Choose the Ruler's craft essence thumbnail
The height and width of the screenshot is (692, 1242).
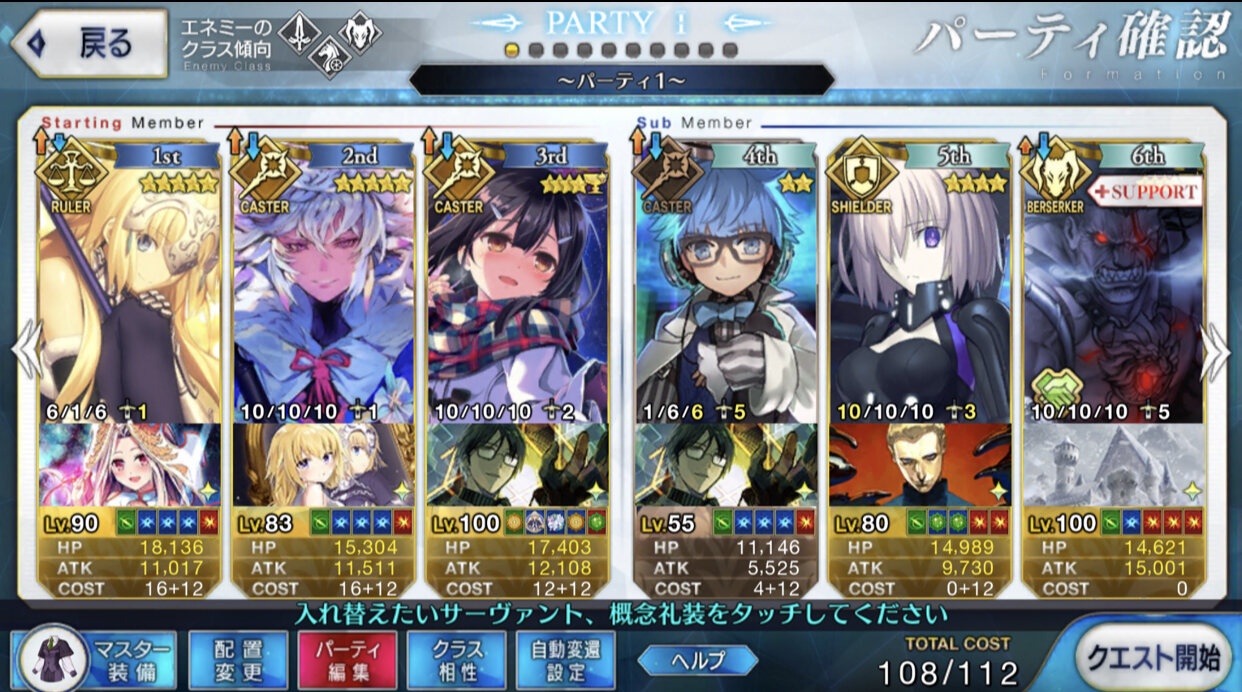point(129,465)
